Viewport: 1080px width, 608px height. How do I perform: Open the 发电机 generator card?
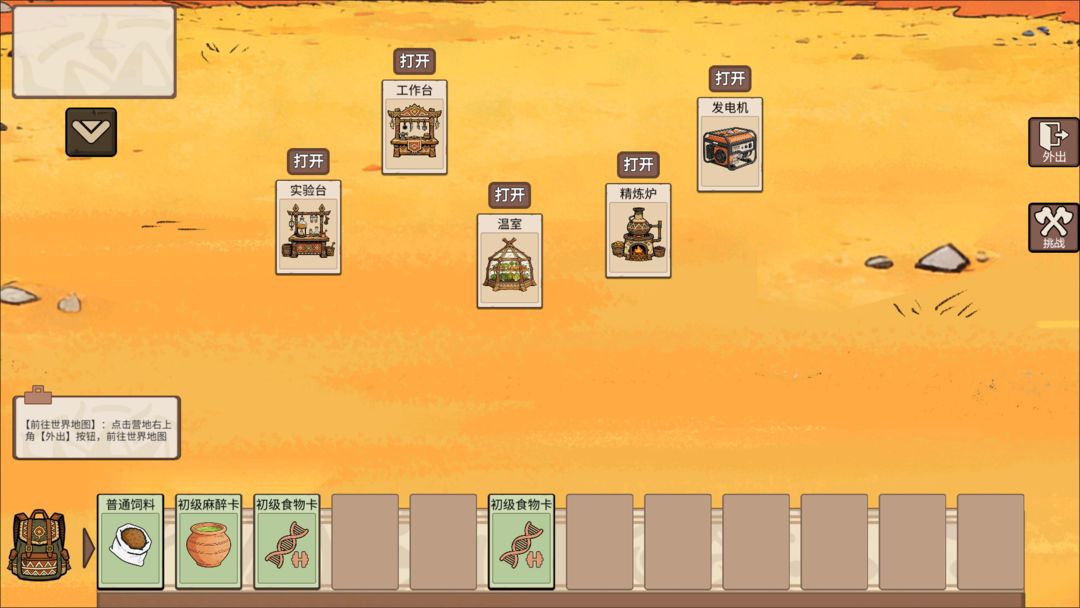pos(729,78)
